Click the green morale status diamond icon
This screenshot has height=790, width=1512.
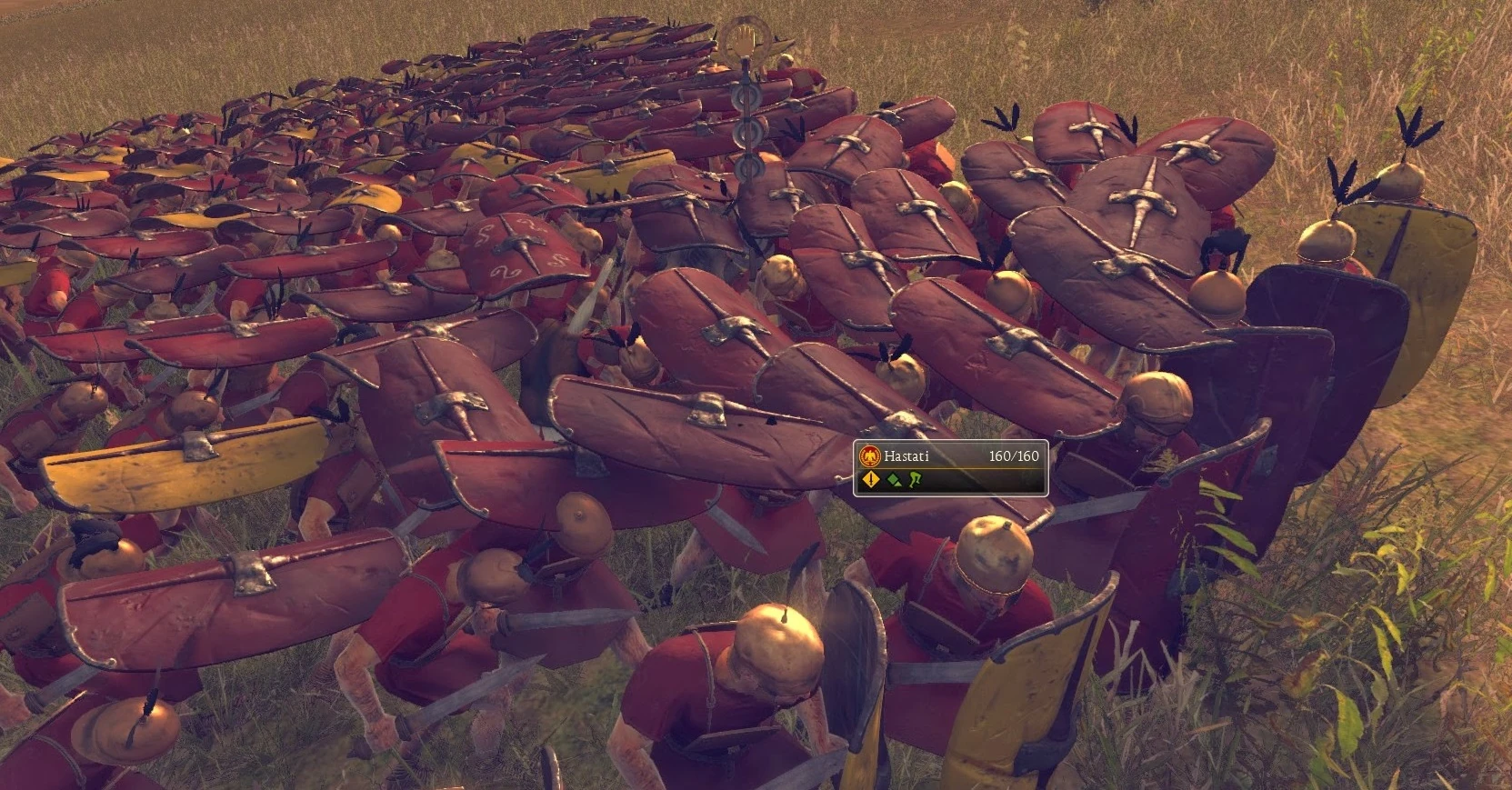(x=894, y=480)
